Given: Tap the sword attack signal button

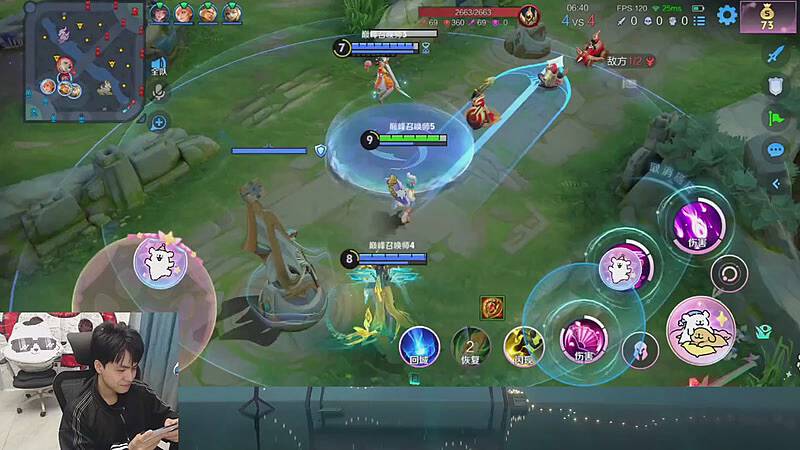Looking at the screenshot, I should tap(775, 55).
